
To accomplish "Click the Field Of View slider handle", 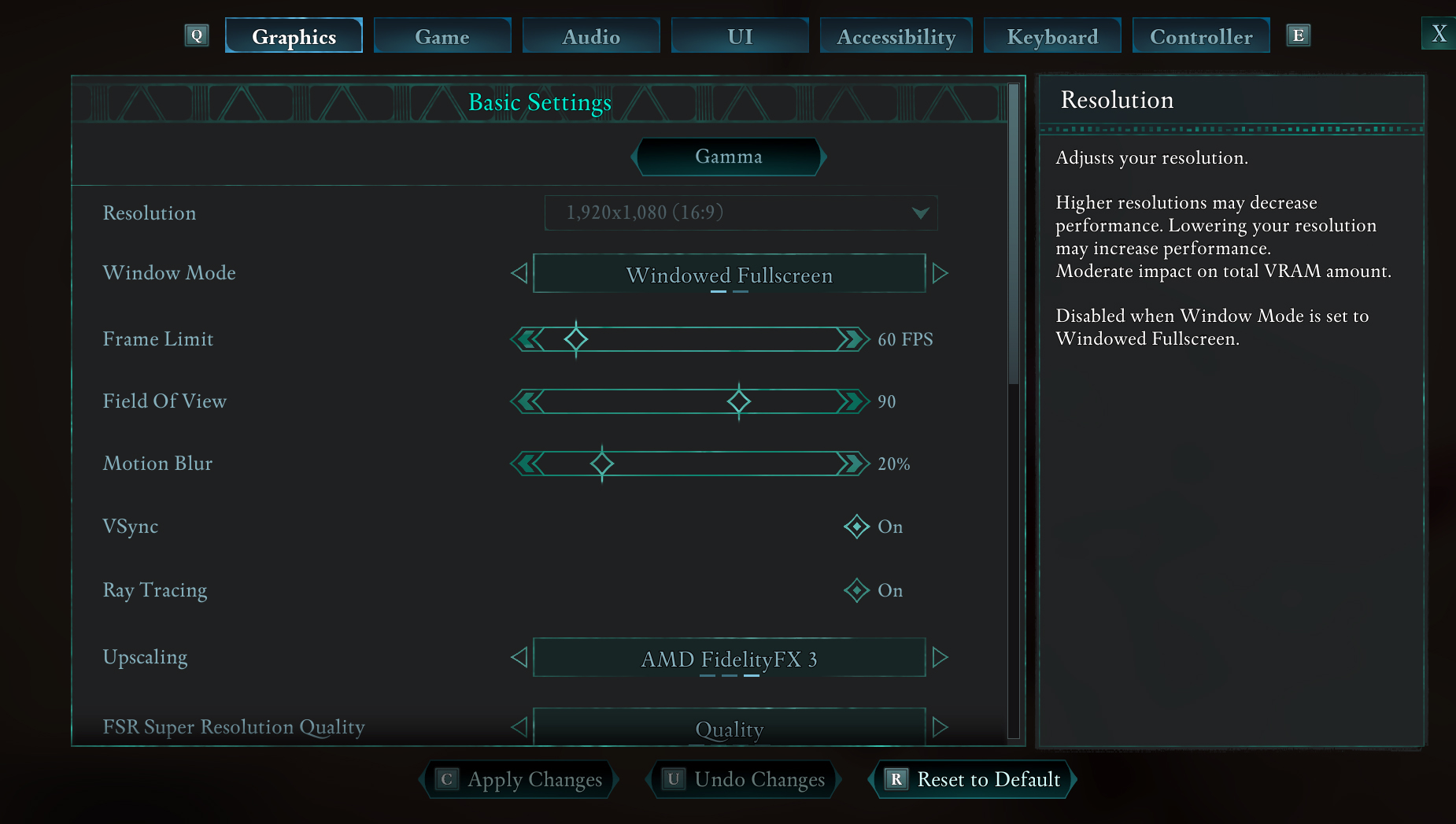I will [738, 401].
